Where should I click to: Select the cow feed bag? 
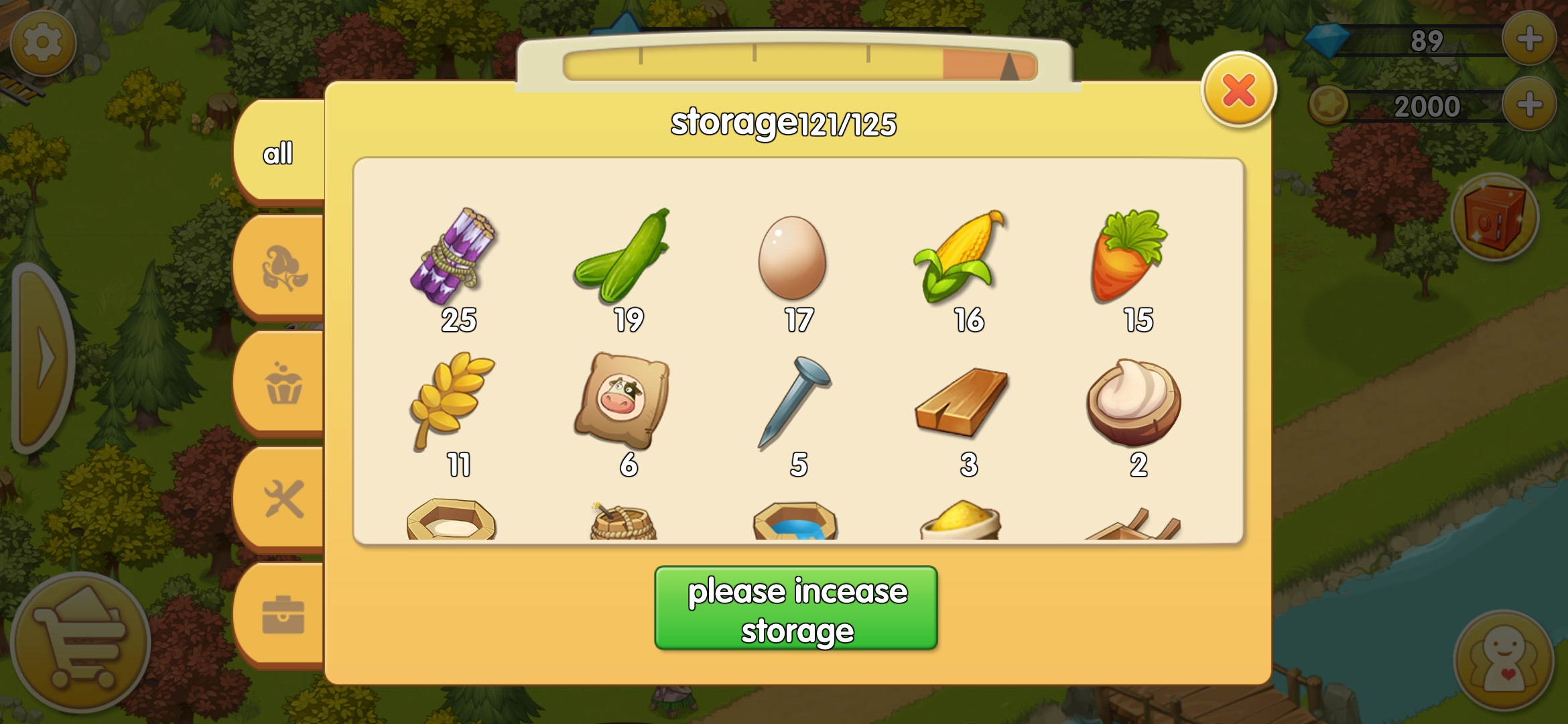coord(623,401)
